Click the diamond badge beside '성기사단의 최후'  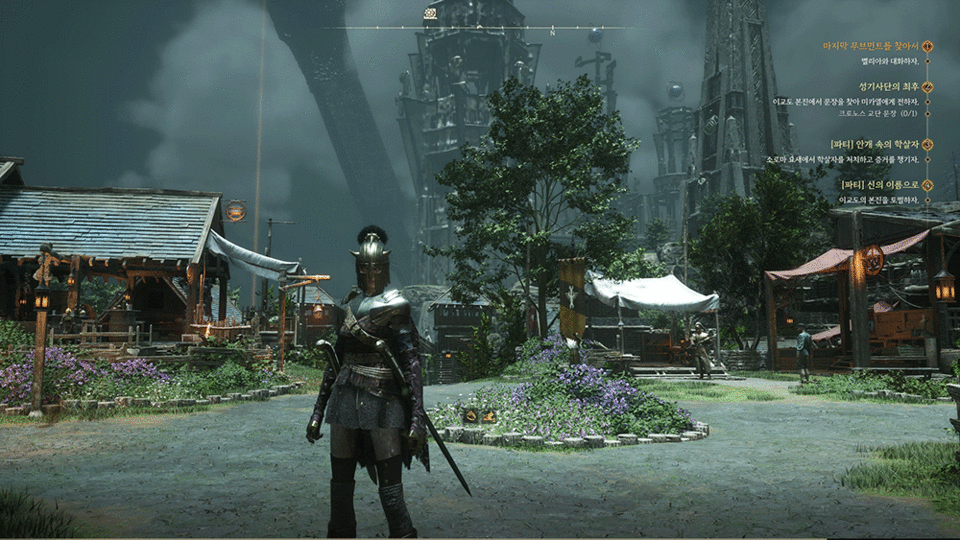coord(927,87)
